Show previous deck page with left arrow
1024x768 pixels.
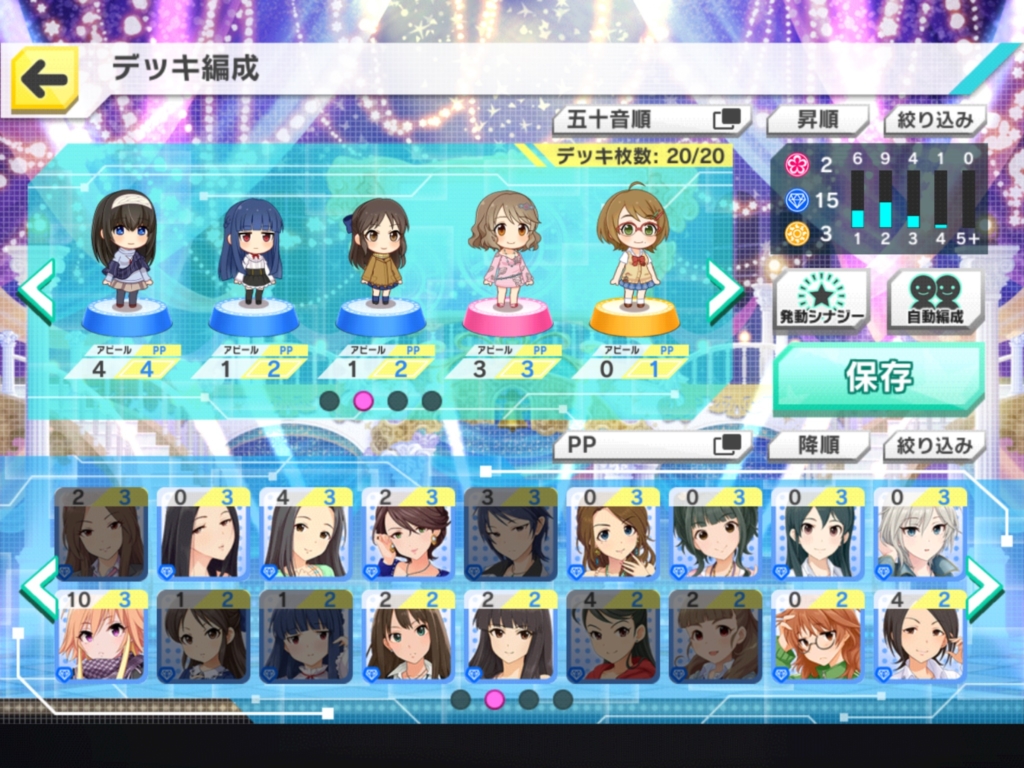[36, 290]
